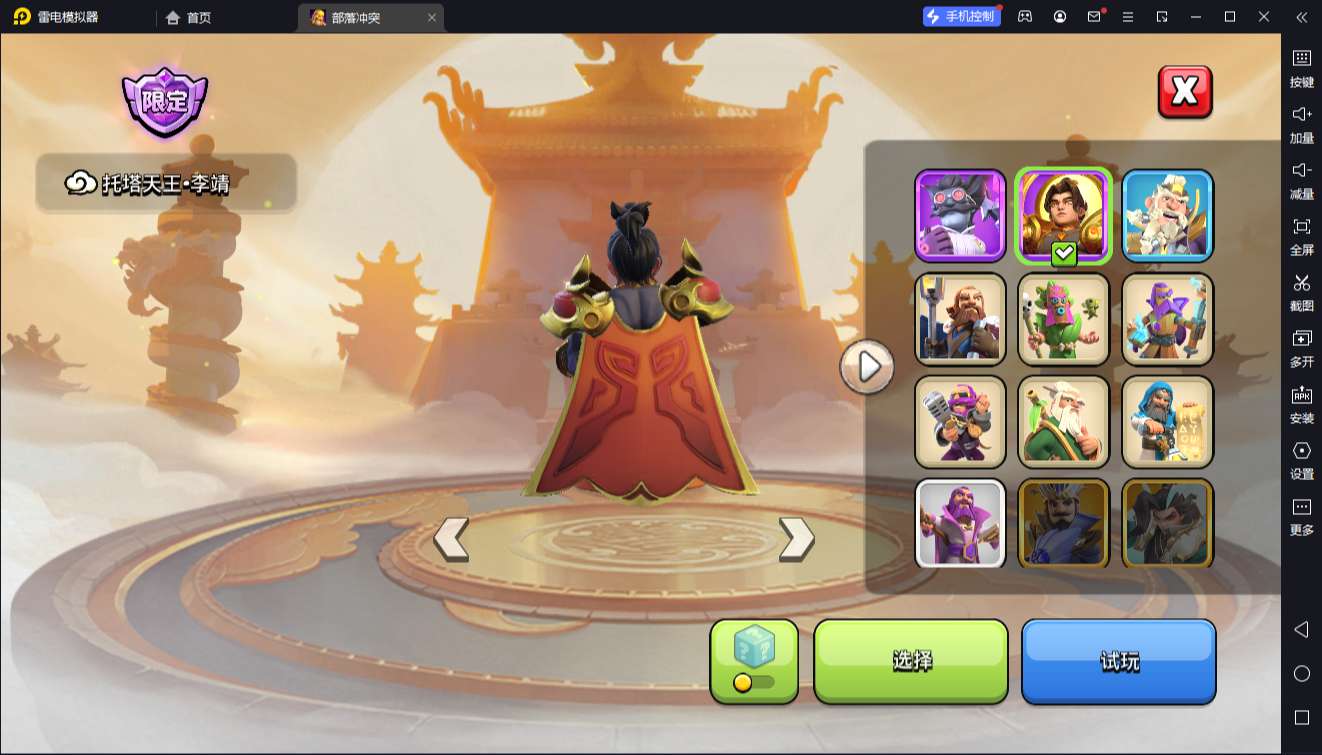Select the green-robed white-bearded elder skin
The height and width of the screenshot is (755, 1322).
[x=1064, y=422]
